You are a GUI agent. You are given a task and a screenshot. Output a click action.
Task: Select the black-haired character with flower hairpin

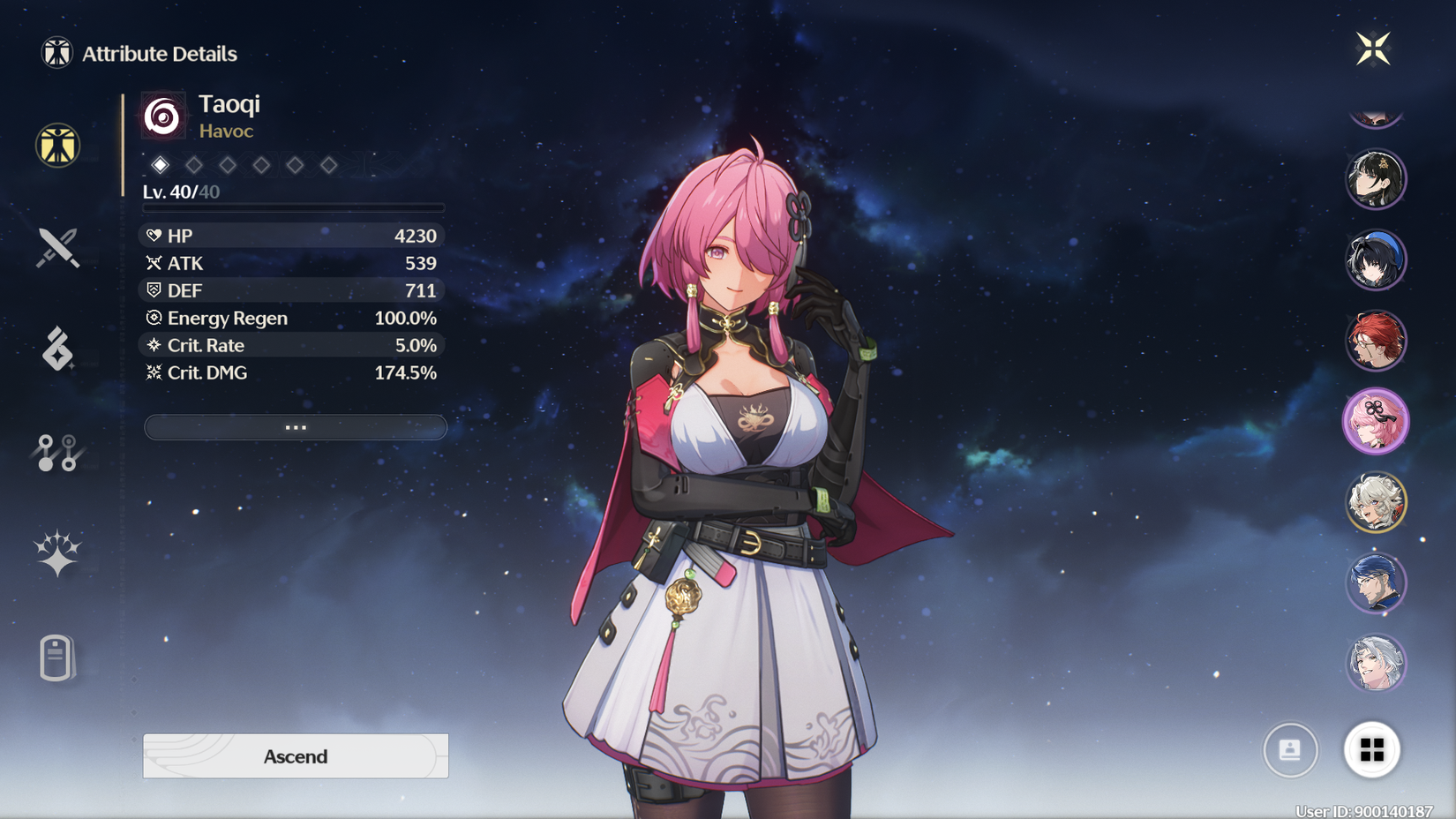(1376, 179)
